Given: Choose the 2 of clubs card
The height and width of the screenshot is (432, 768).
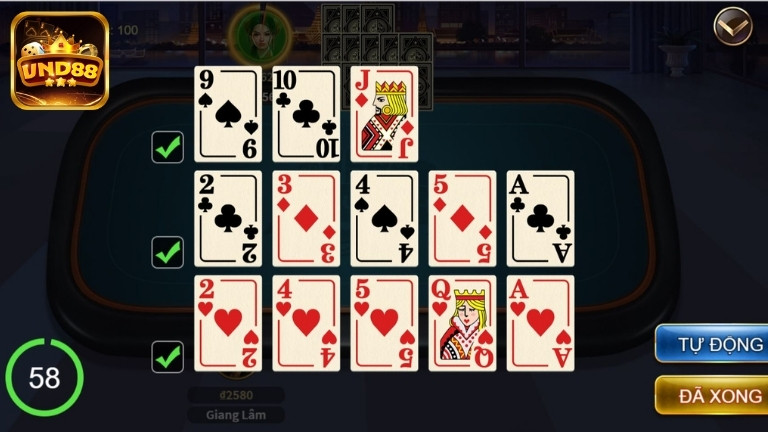Looking at the screenshot, I should pos(228,218).
